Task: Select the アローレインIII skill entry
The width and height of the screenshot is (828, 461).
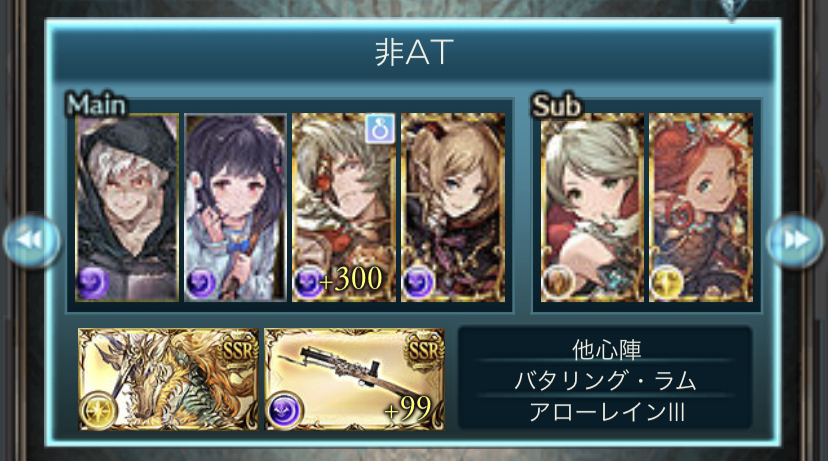Action: 603,411
